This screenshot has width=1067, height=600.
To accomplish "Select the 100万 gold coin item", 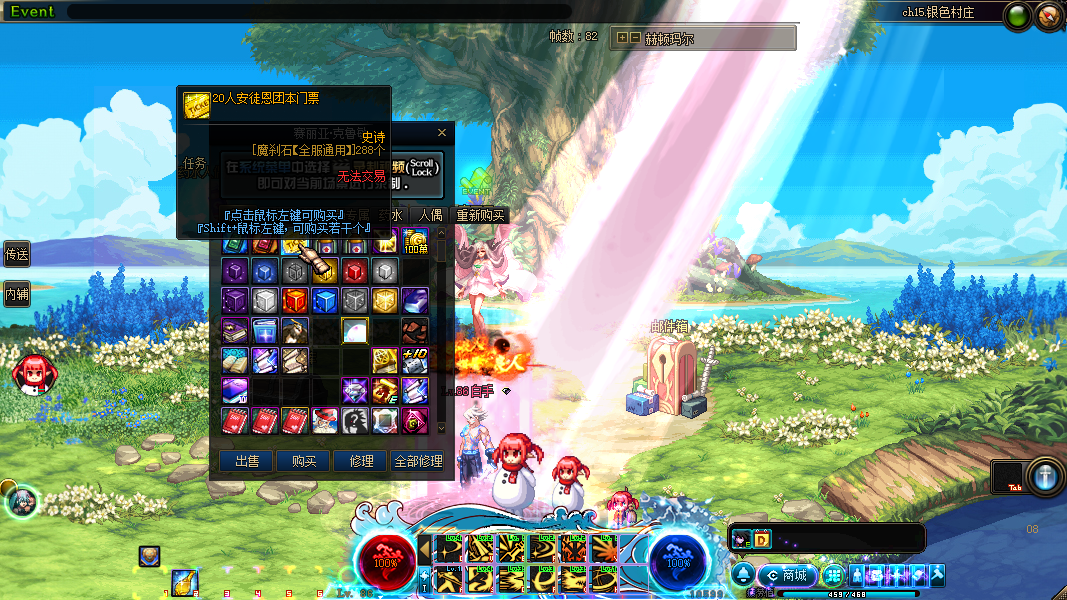I will pos(415,240).
